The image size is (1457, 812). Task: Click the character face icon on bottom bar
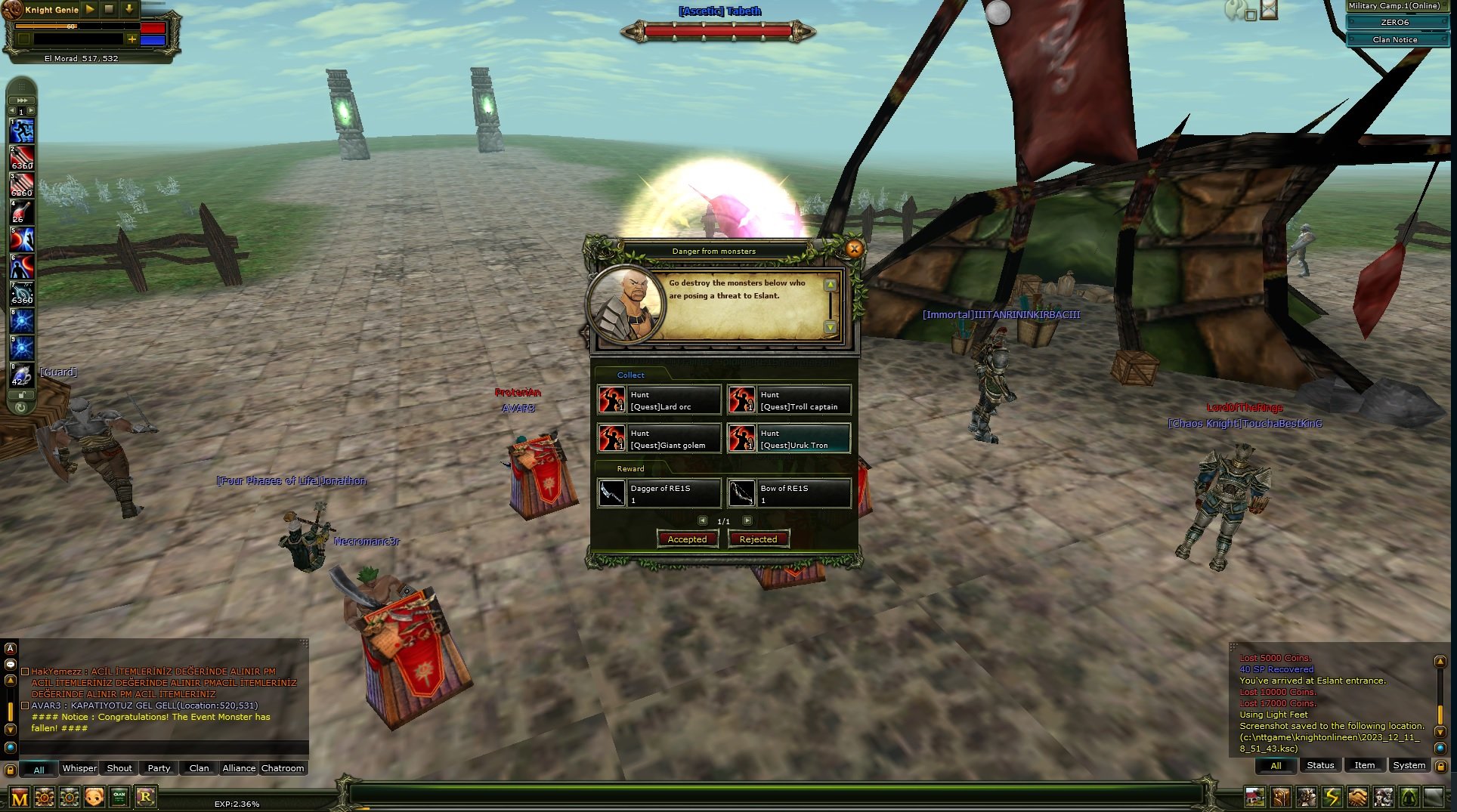[x=94, y=797]
